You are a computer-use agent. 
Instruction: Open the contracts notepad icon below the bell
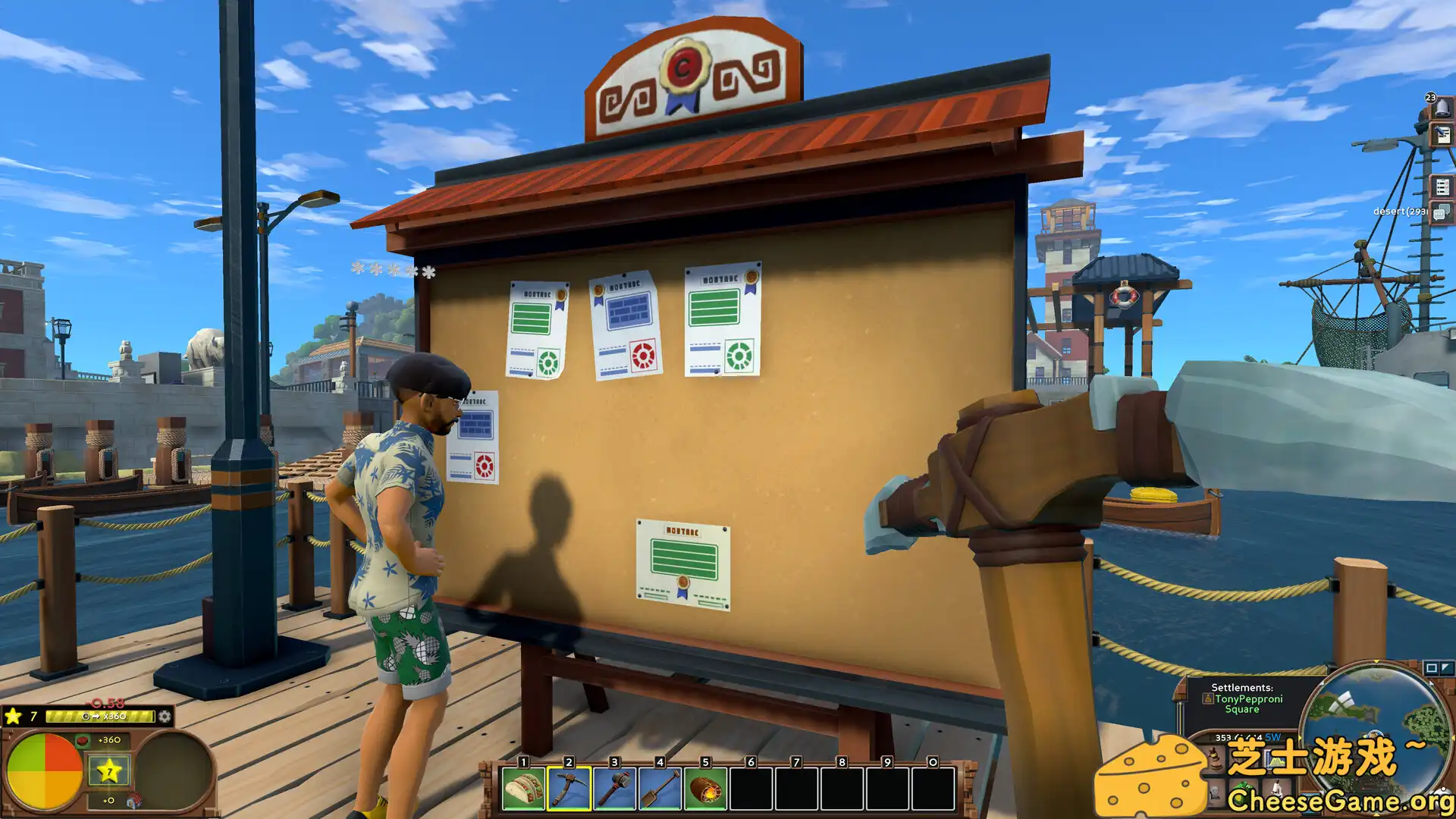(x=1443, y=136)
